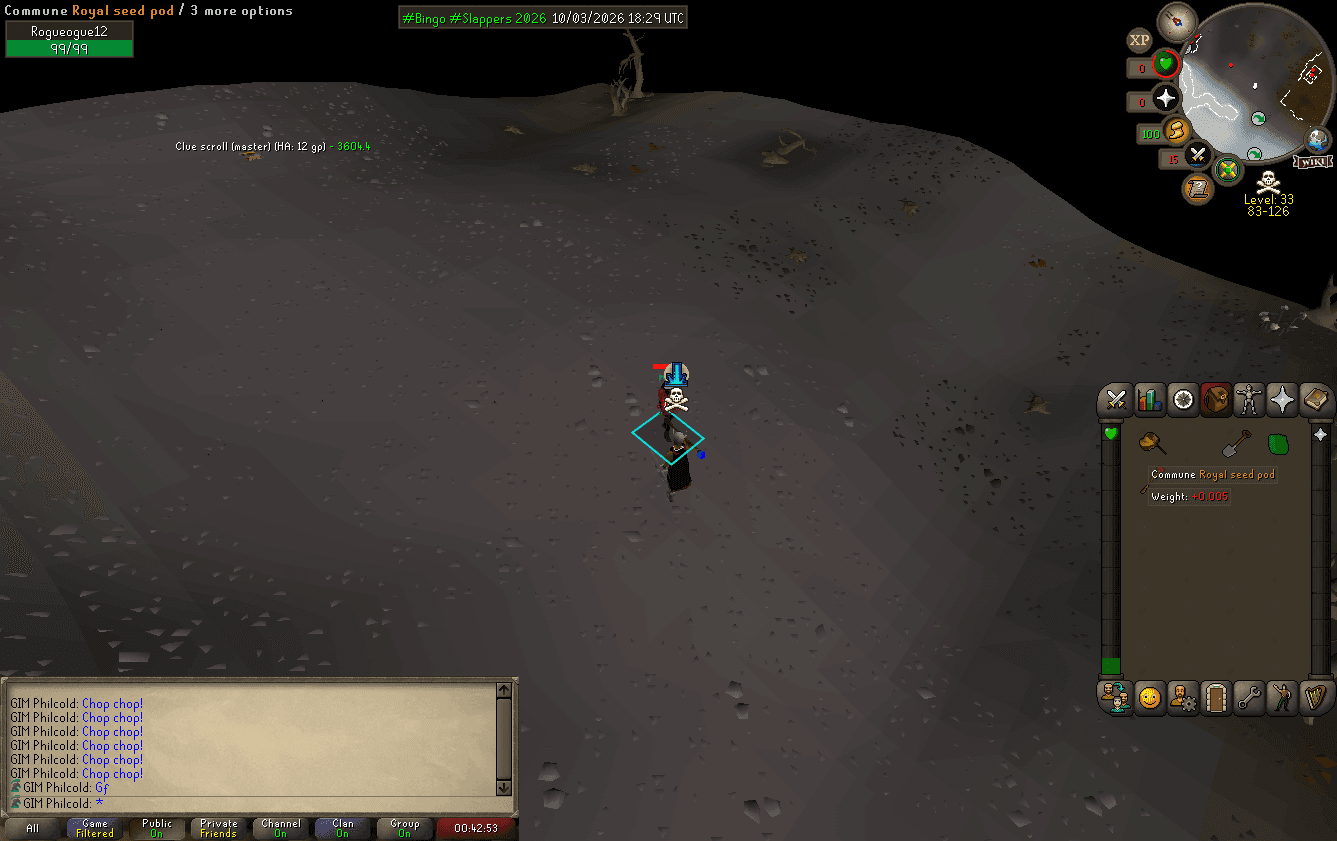
Task: Open the Spellbook tab
Action: coord(1315,400)
